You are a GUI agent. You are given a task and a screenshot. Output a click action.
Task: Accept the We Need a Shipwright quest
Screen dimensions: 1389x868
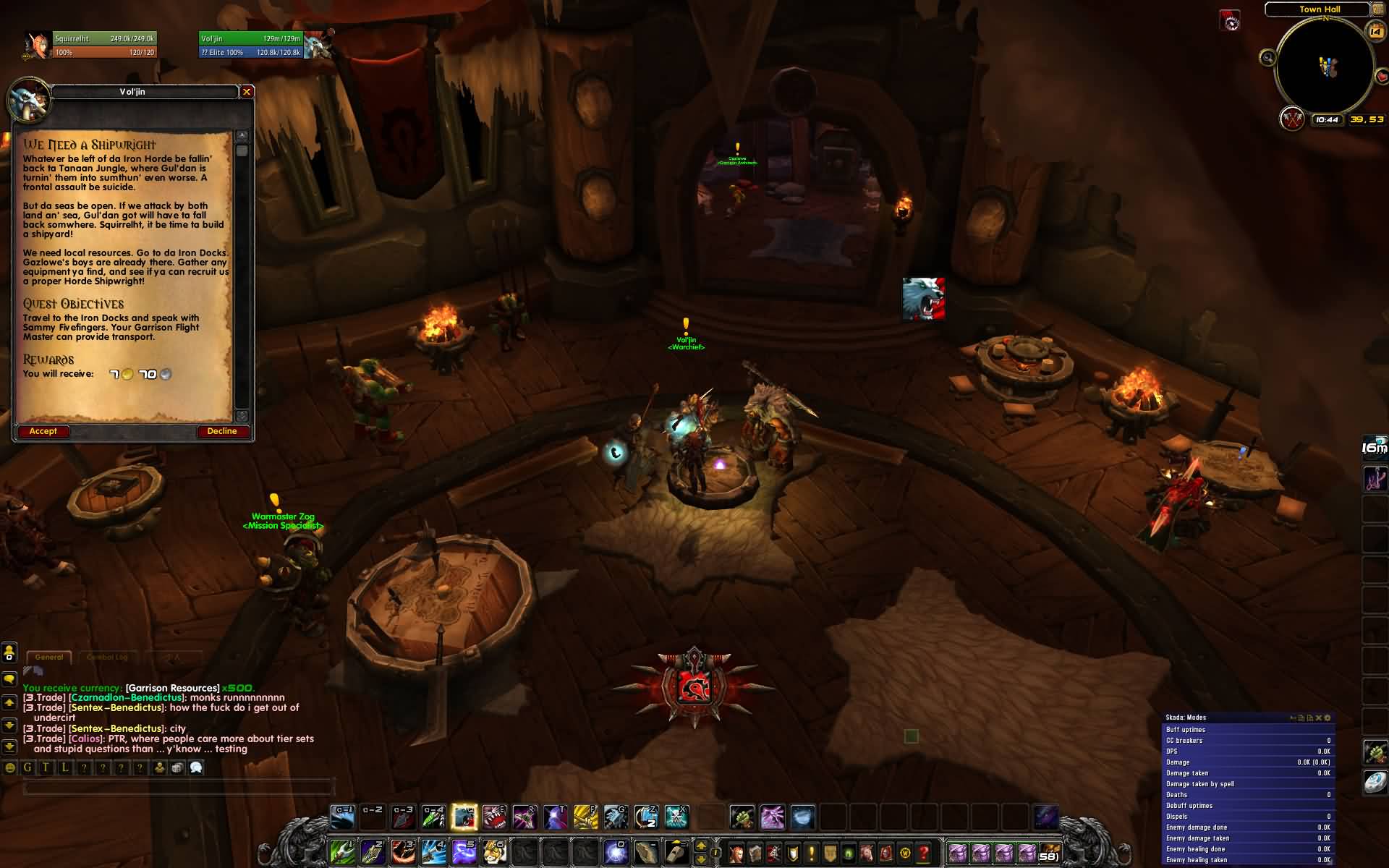pyautogui.click(x=43, y=431)
